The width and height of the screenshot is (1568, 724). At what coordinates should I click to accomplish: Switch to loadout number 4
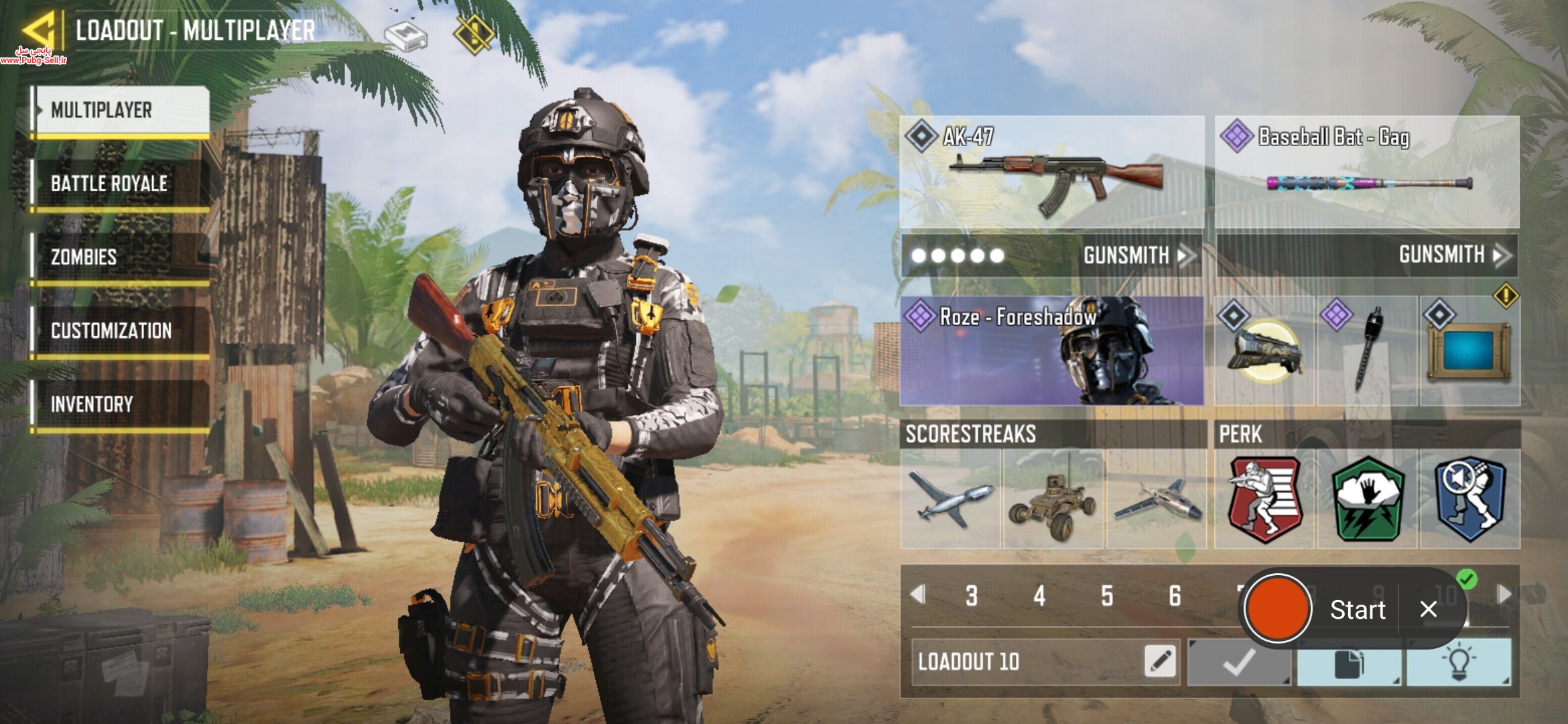point(1039,595)
